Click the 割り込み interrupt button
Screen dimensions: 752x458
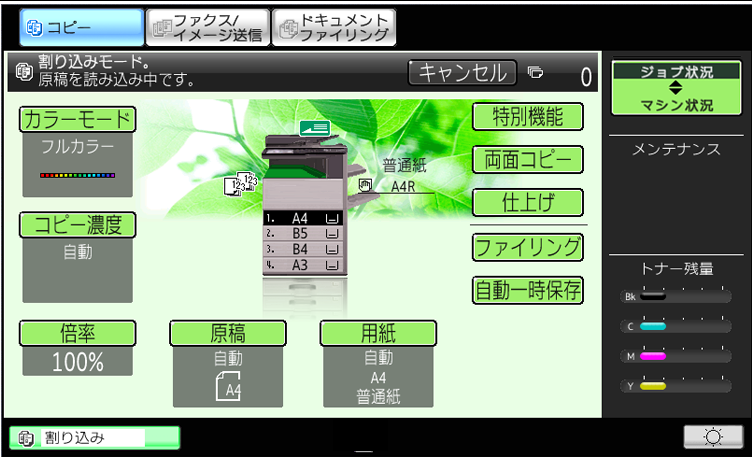95,437
